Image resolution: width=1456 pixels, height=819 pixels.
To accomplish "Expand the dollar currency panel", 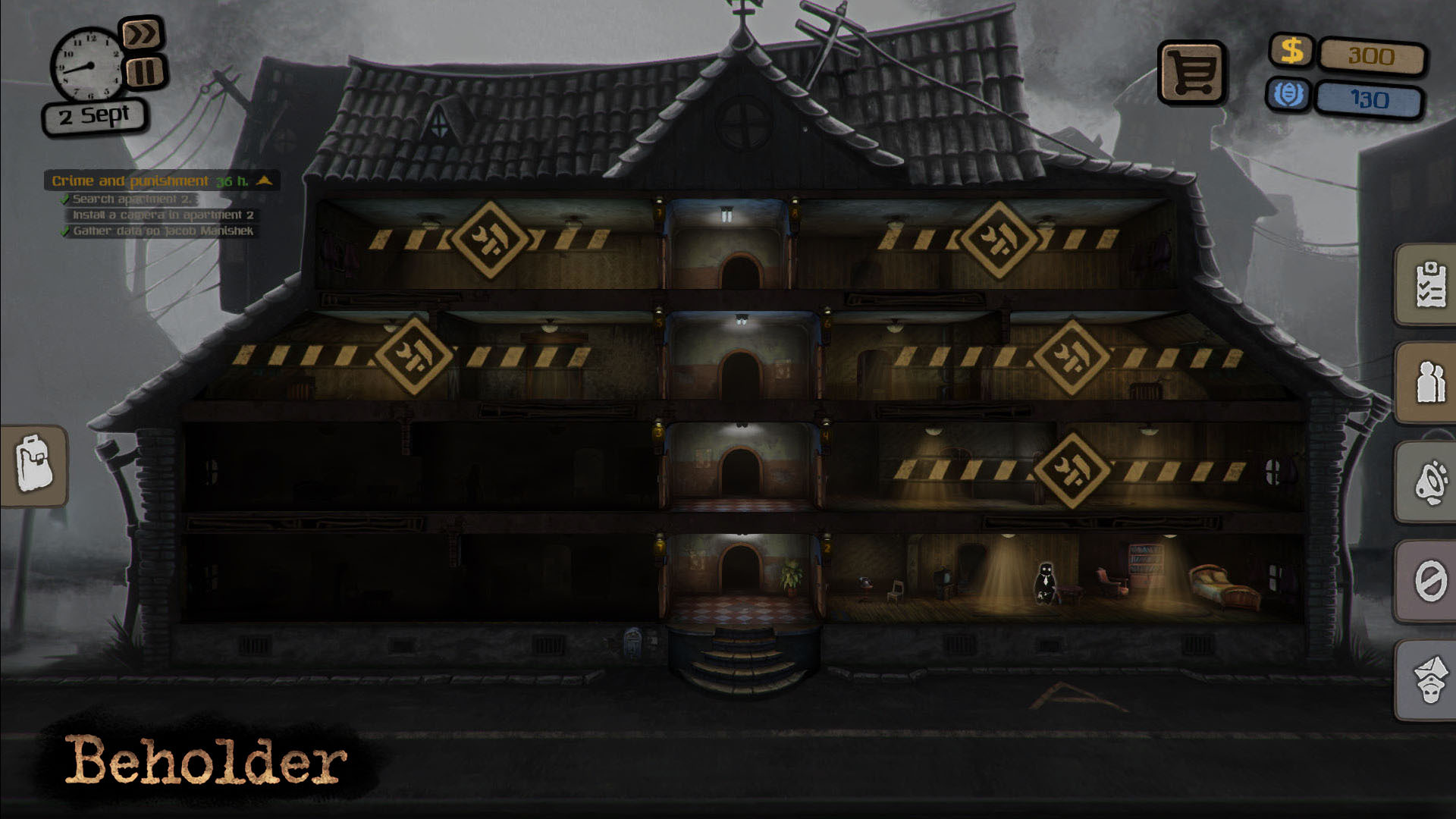I will coord(1291,52).
